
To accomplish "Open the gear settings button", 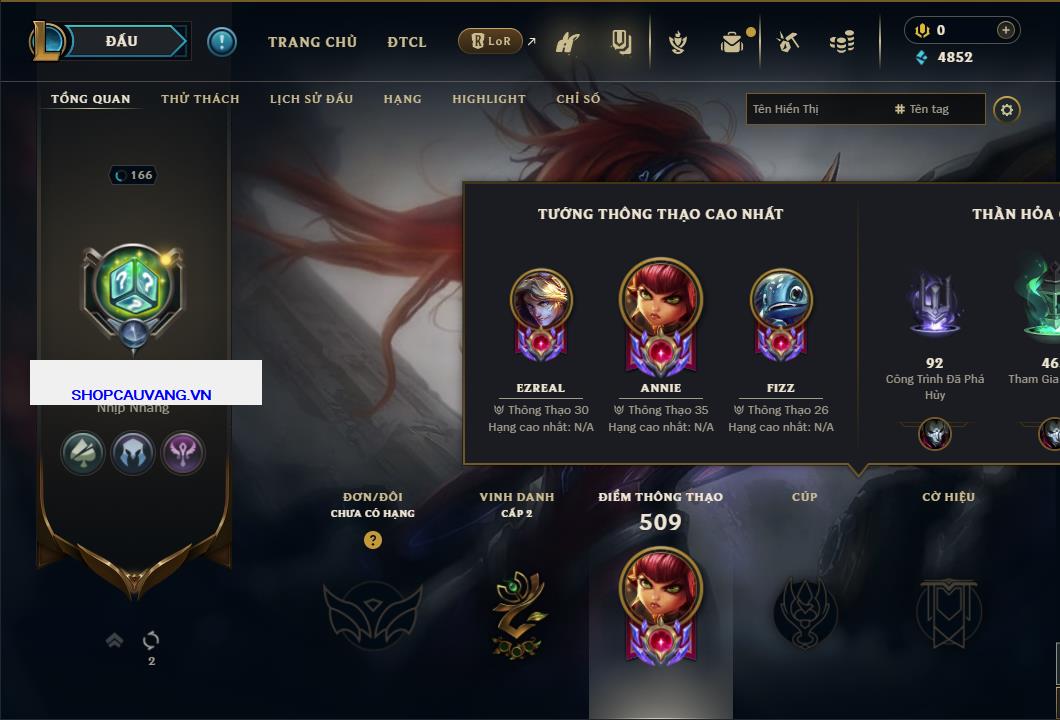I will (1007, 109).
